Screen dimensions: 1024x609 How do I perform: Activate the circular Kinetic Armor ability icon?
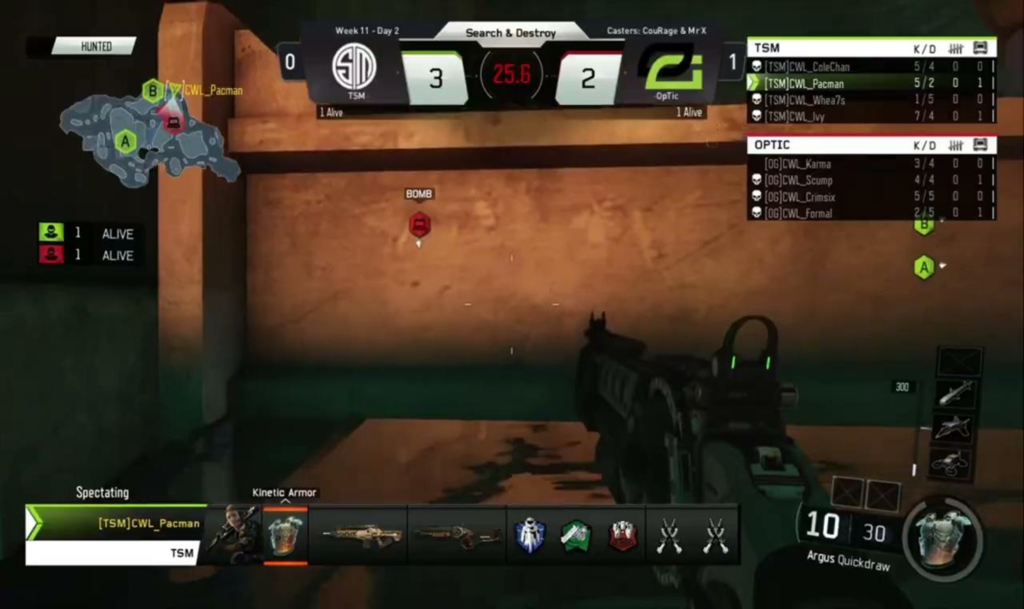click(942, 537)
